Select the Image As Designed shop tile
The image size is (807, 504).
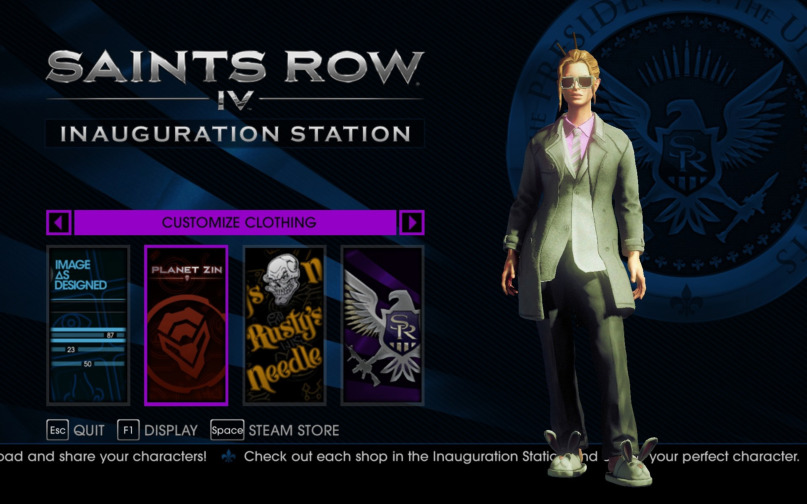88,325
